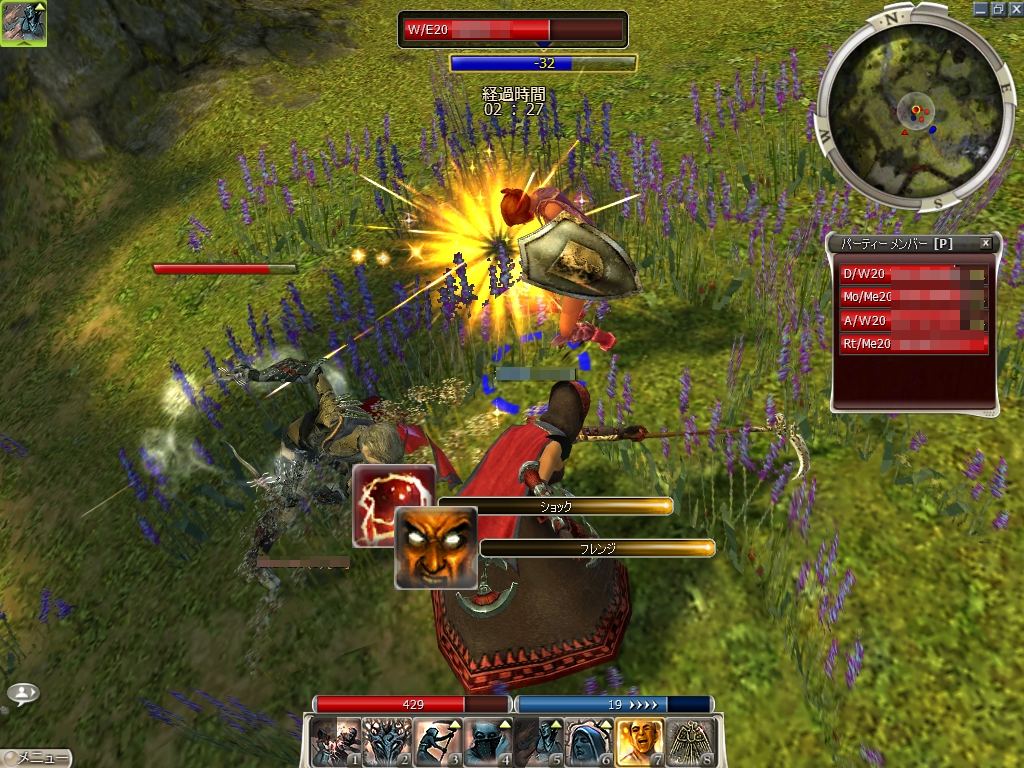Use the winged emblem skill in slot 8
Image resolution: width=1024 pixels, height=768 pixels.
coord(691,741)
